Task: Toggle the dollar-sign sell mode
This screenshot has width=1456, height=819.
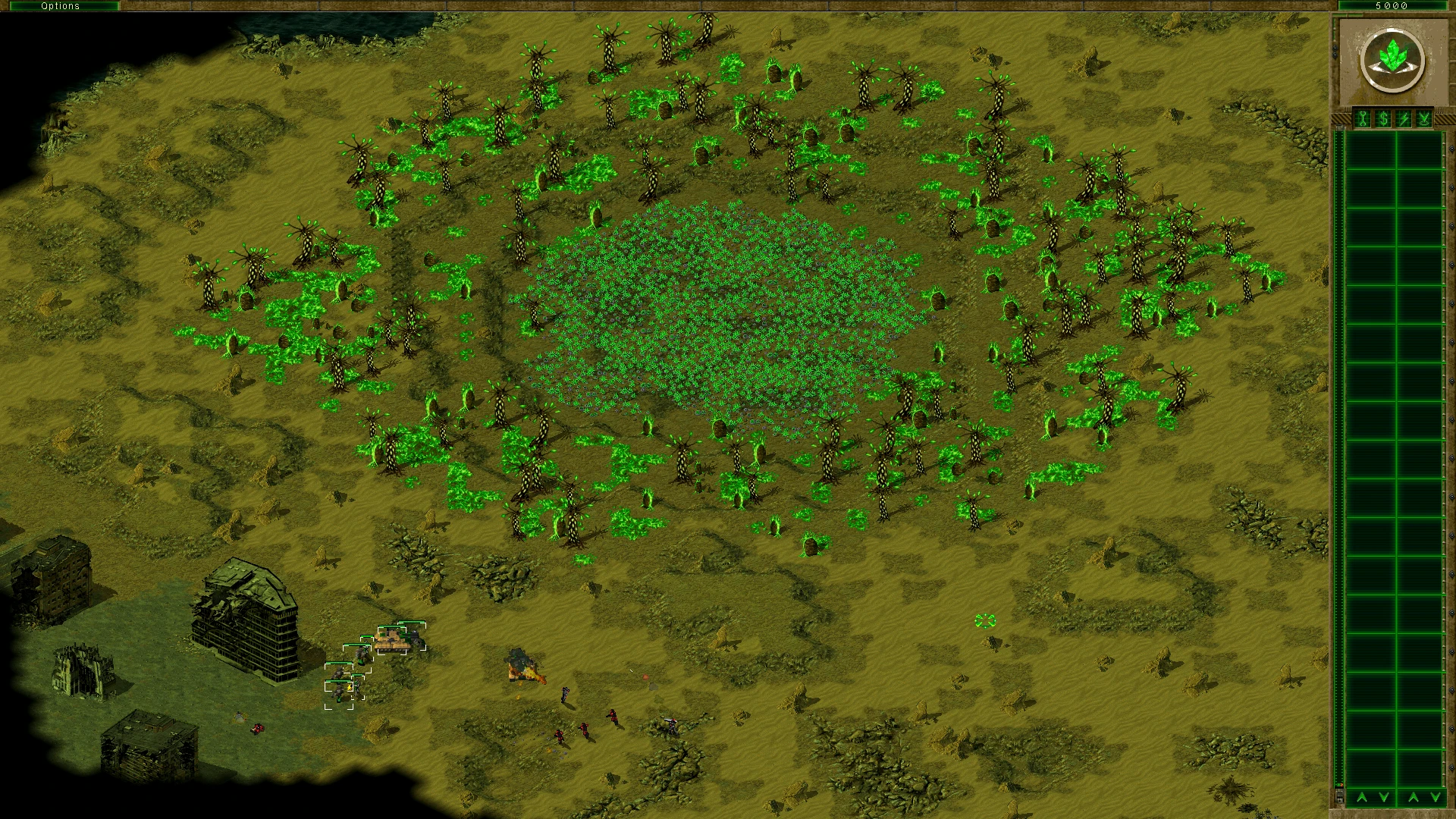Action: 1383,119
